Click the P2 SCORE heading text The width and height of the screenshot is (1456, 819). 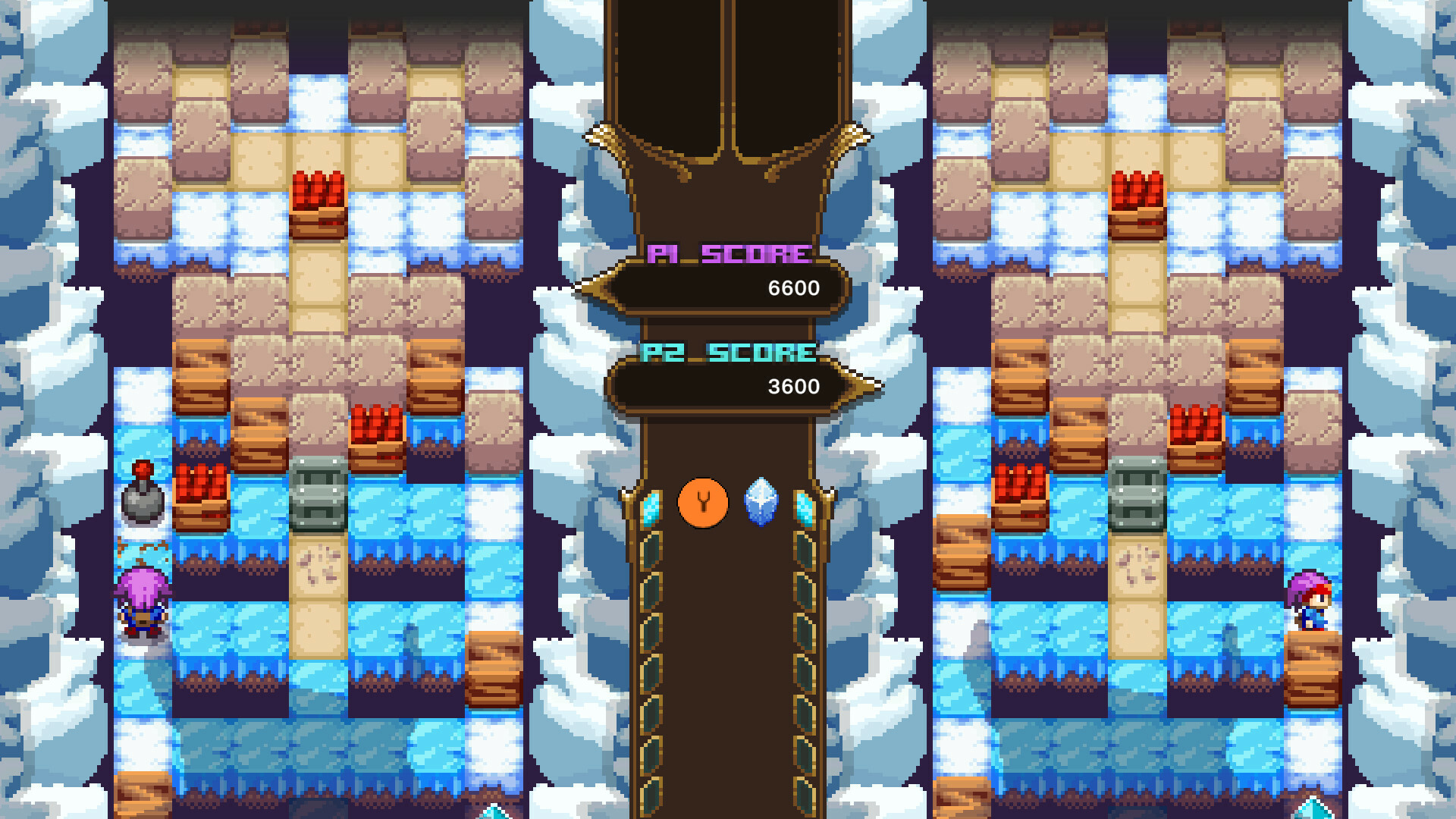point(730,351)
